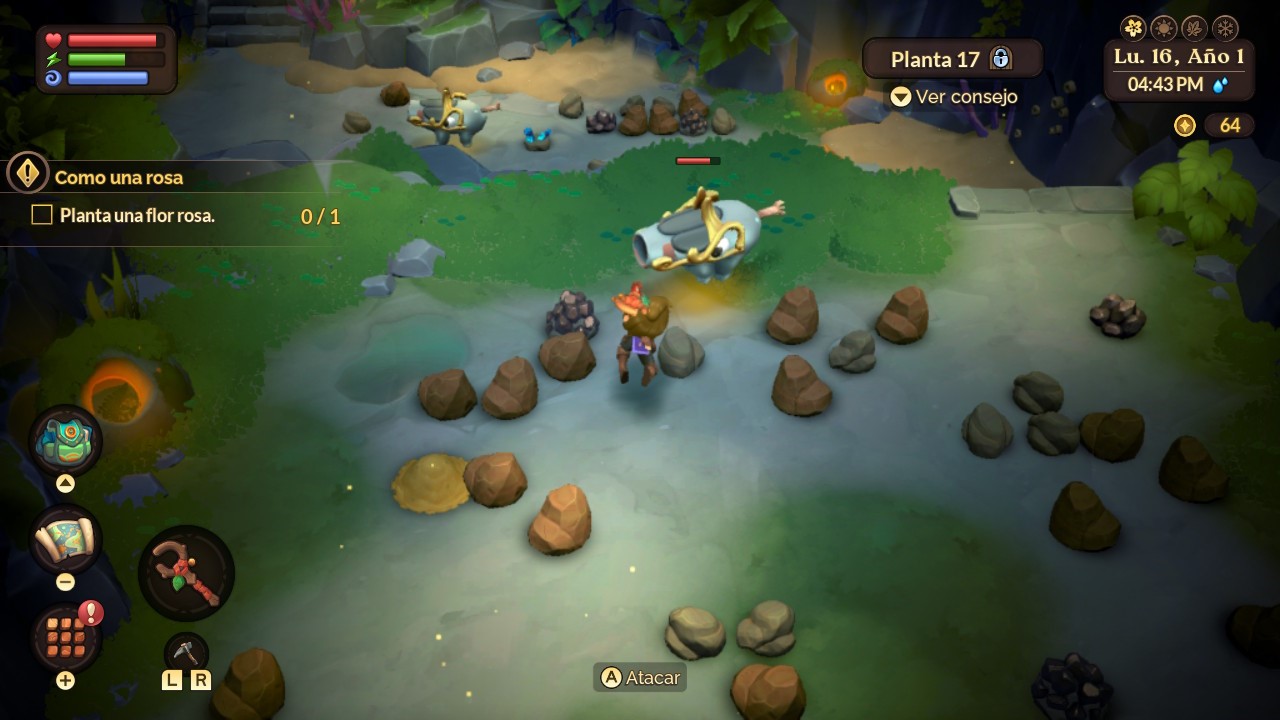The height and width of the screenshot is (720, 1280).
Task: Open the backpack inventory icon
Action: [66, 442]
